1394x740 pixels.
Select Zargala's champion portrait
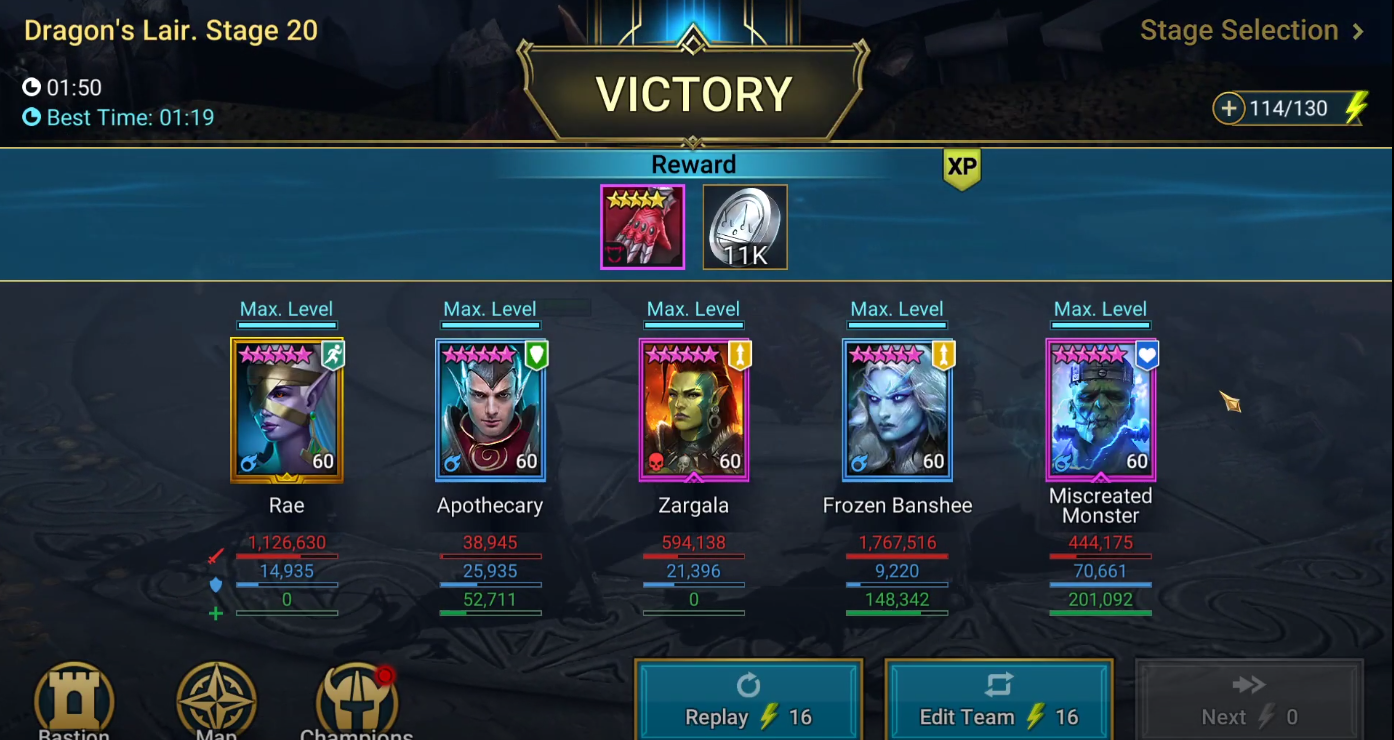click(x=694, y=410)
